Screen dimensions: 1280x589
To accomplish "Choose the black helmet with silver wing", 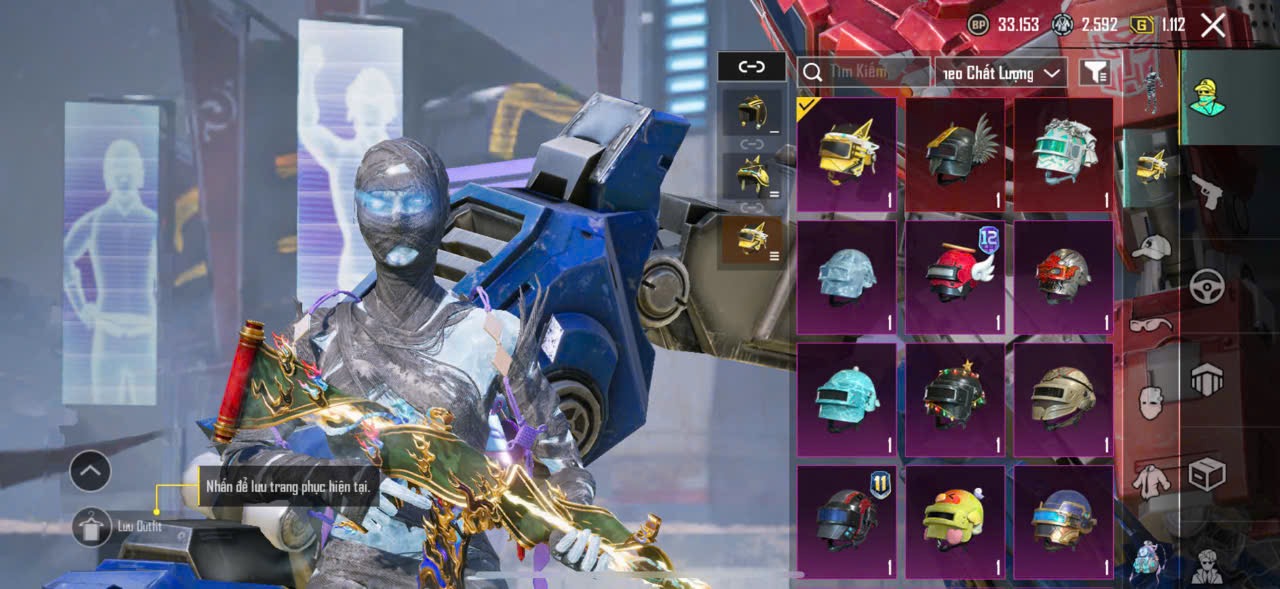I will [x=955, y=154].
